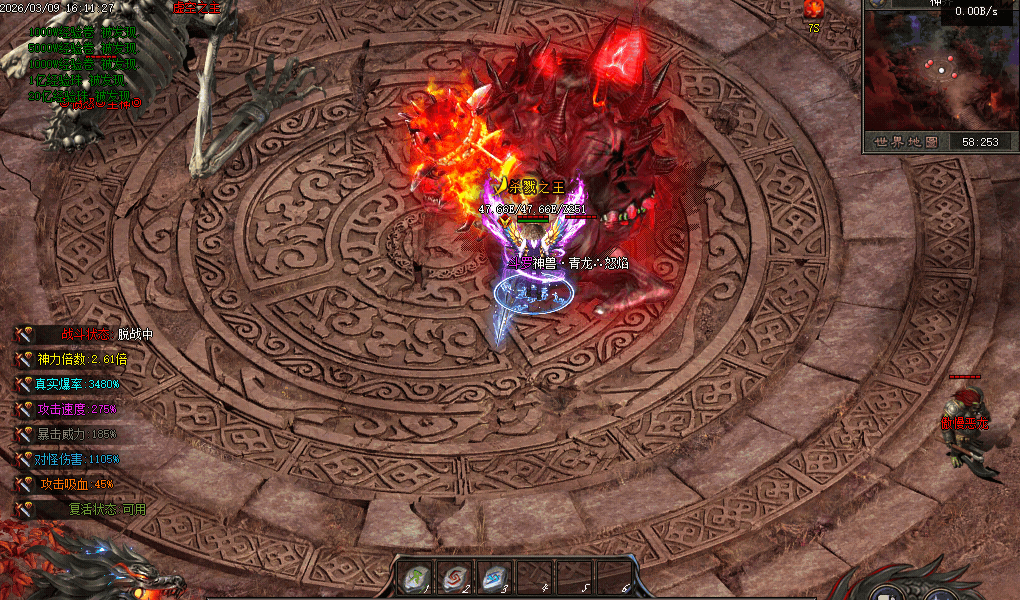The image size is (1020, 600).
Task: Click the 真实爆率 drop rate row
Action: 78,384
